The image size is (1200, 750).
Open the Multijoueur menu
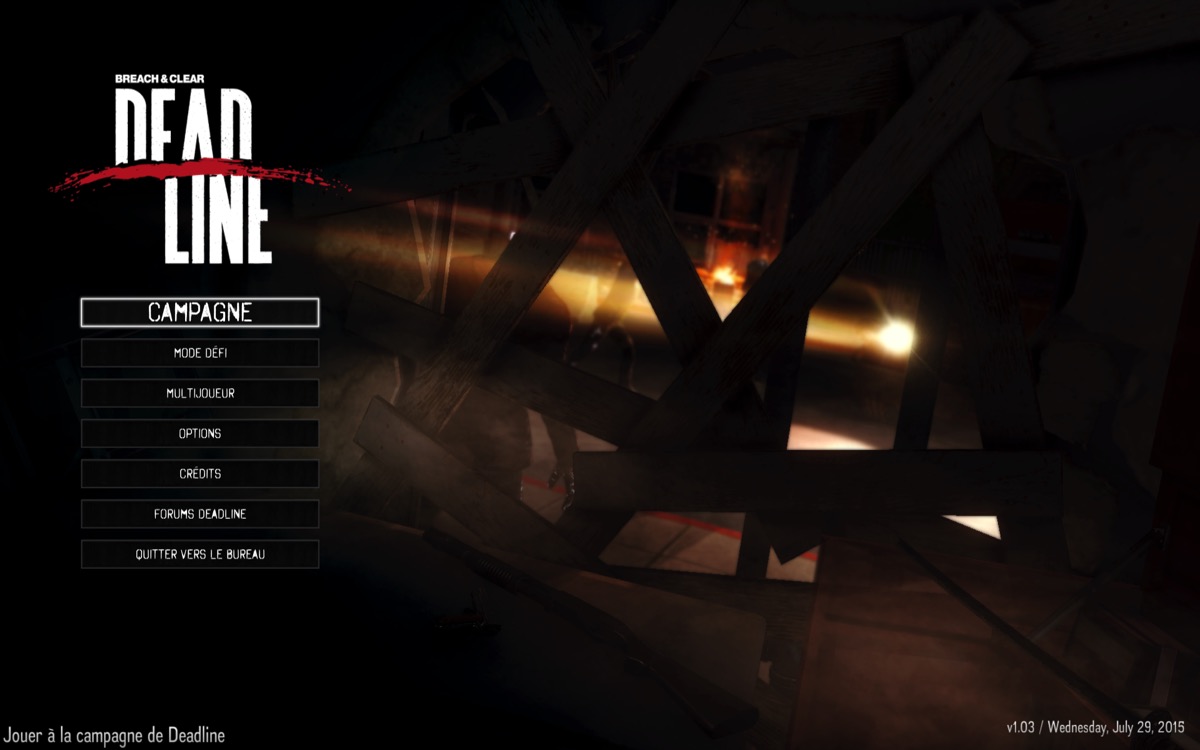[x=200, y=393]
